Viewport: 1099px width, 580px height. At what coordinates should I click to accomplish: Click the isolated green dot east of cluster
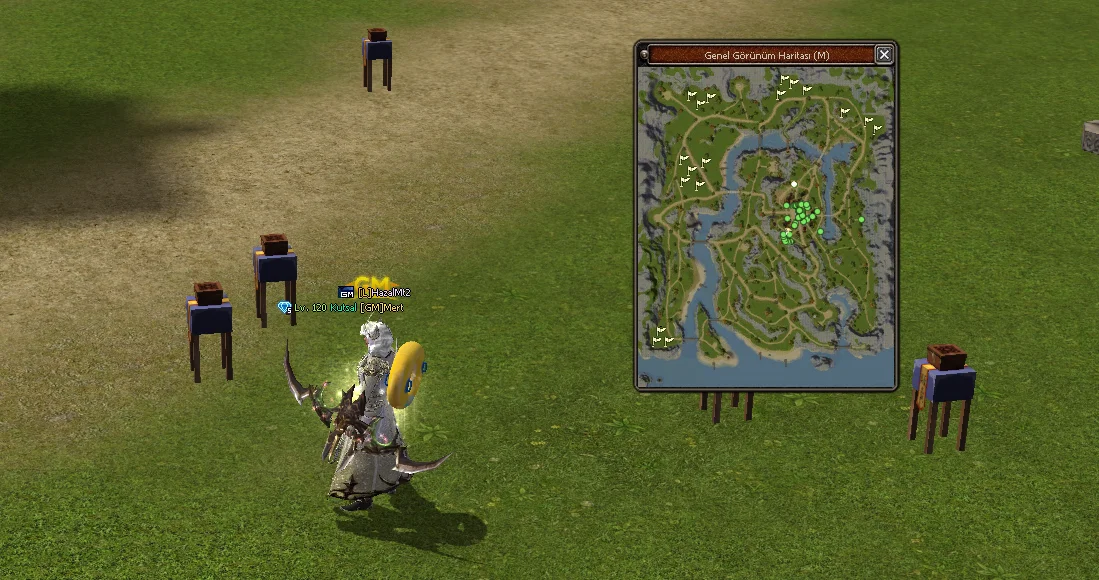[861, 219]
